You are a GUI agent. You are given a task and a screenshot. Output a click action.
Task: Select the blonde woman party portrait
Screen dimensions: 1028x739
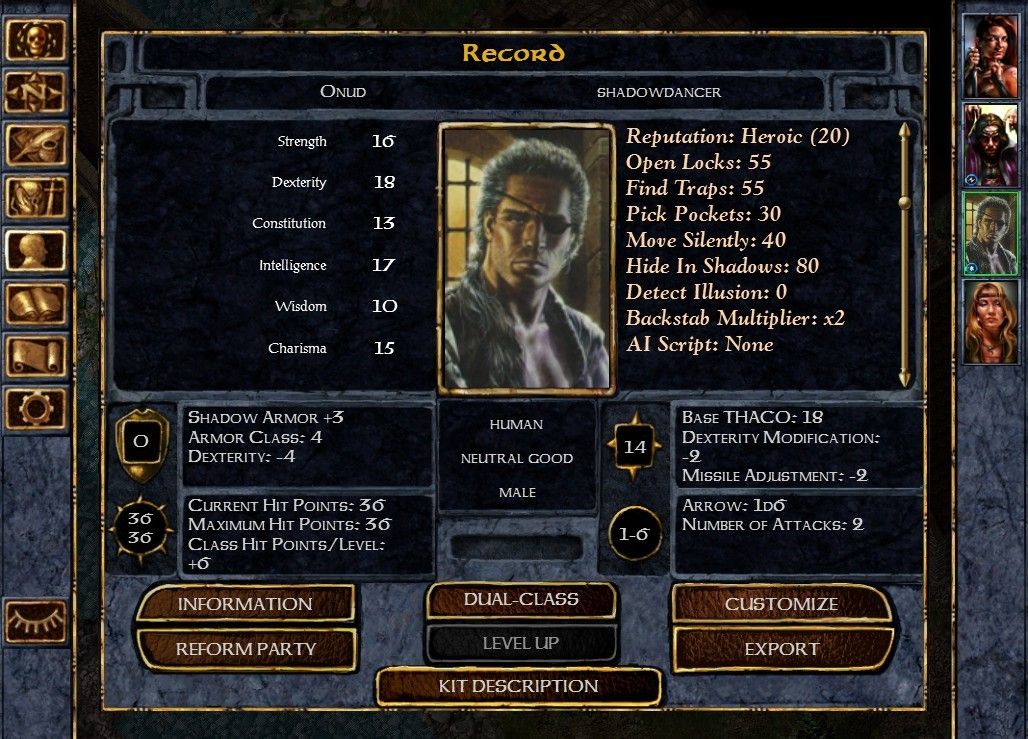pyautogui.click(x=990, y=322)
